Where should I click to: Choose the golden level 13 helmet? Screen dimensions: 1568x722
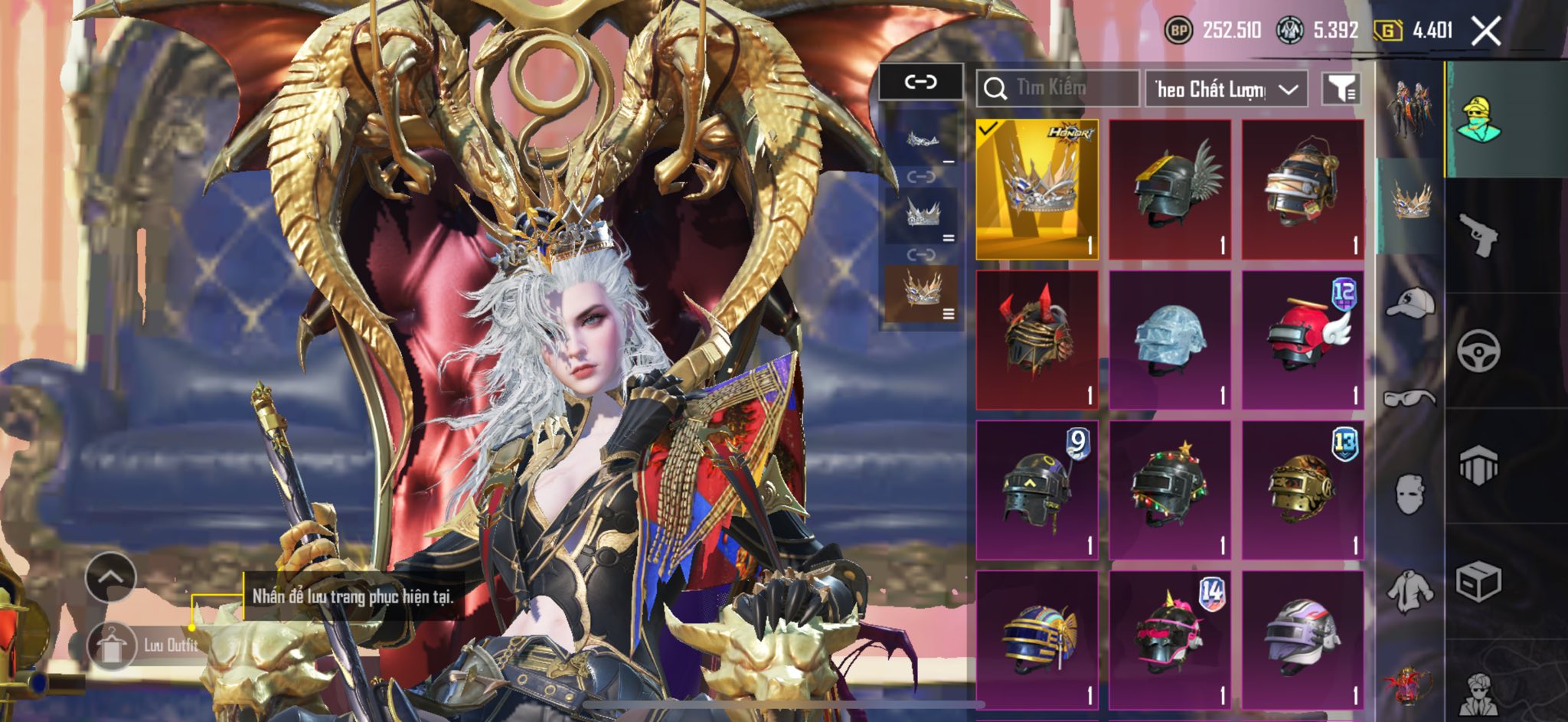click(1303, 489)
